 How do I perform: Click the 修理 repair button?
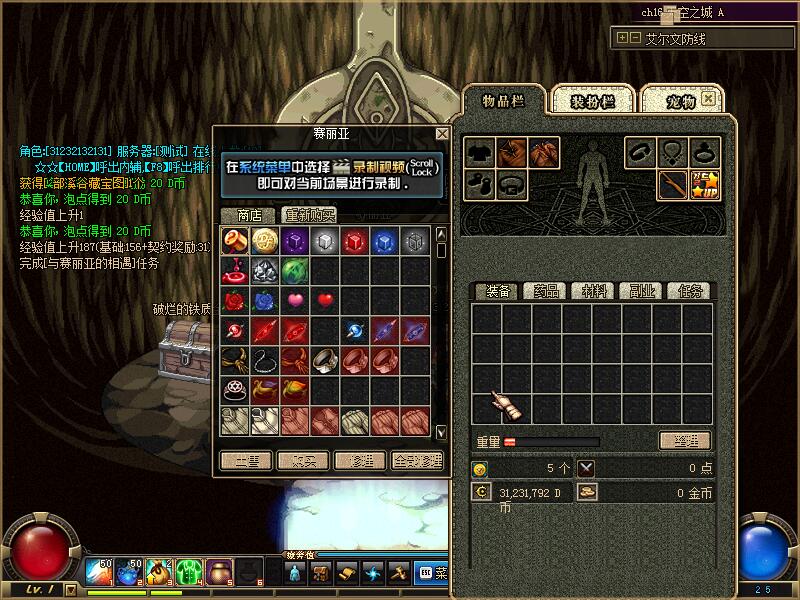360,461
